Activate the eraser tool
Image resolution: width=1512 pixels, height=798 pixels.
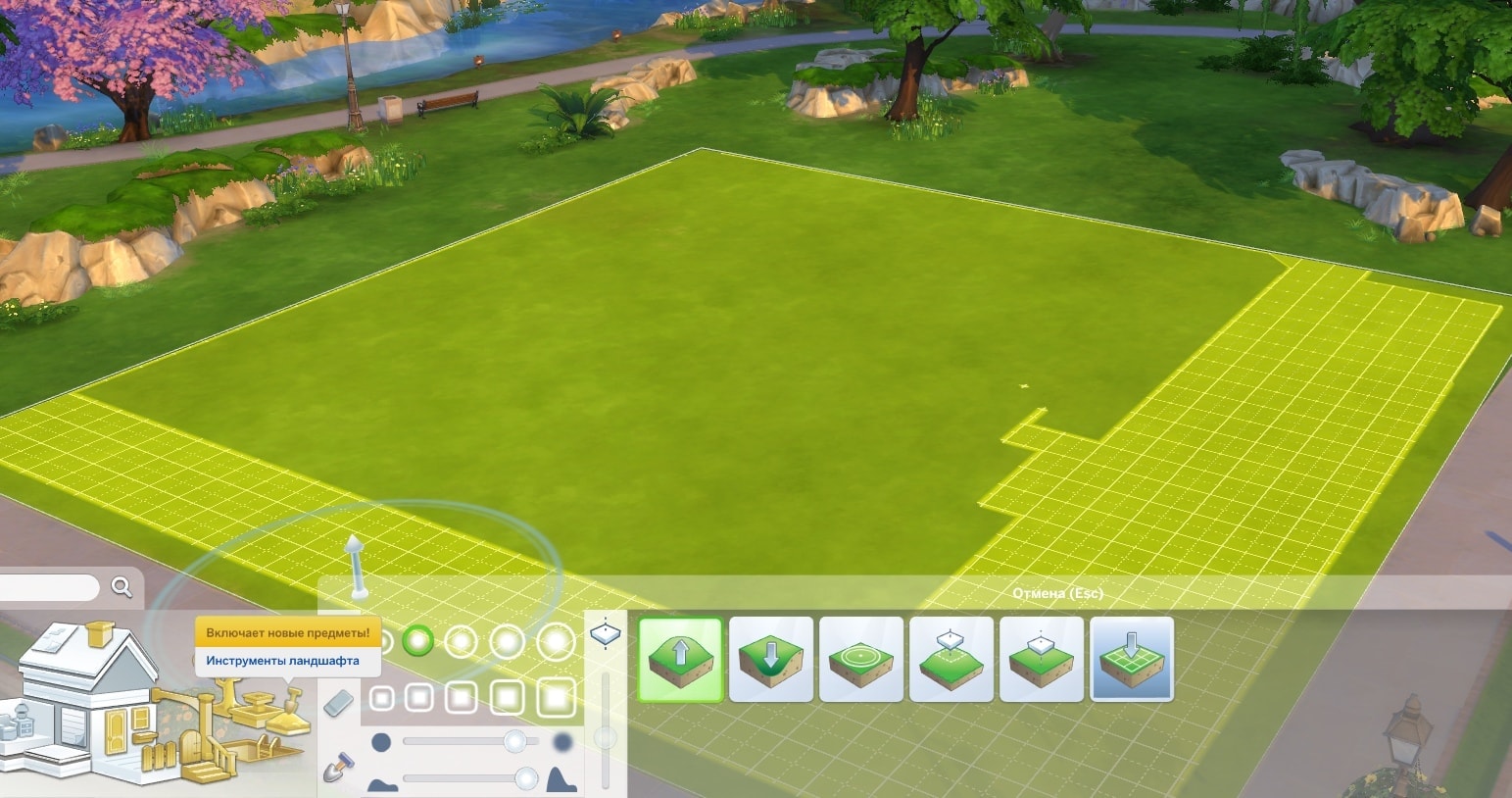pos(337,702)
